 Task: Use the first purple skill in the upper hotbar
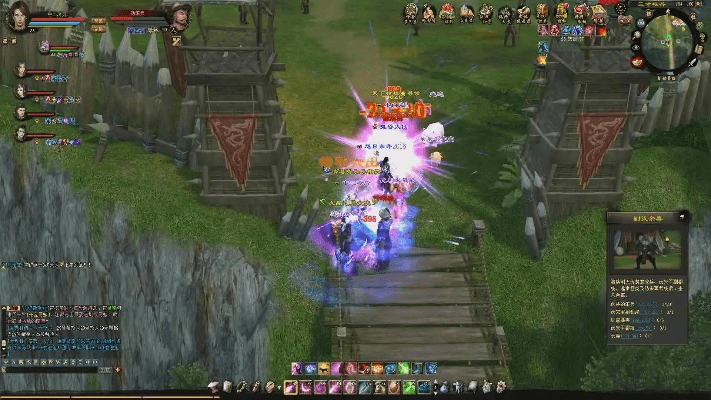tap(297, 369)
